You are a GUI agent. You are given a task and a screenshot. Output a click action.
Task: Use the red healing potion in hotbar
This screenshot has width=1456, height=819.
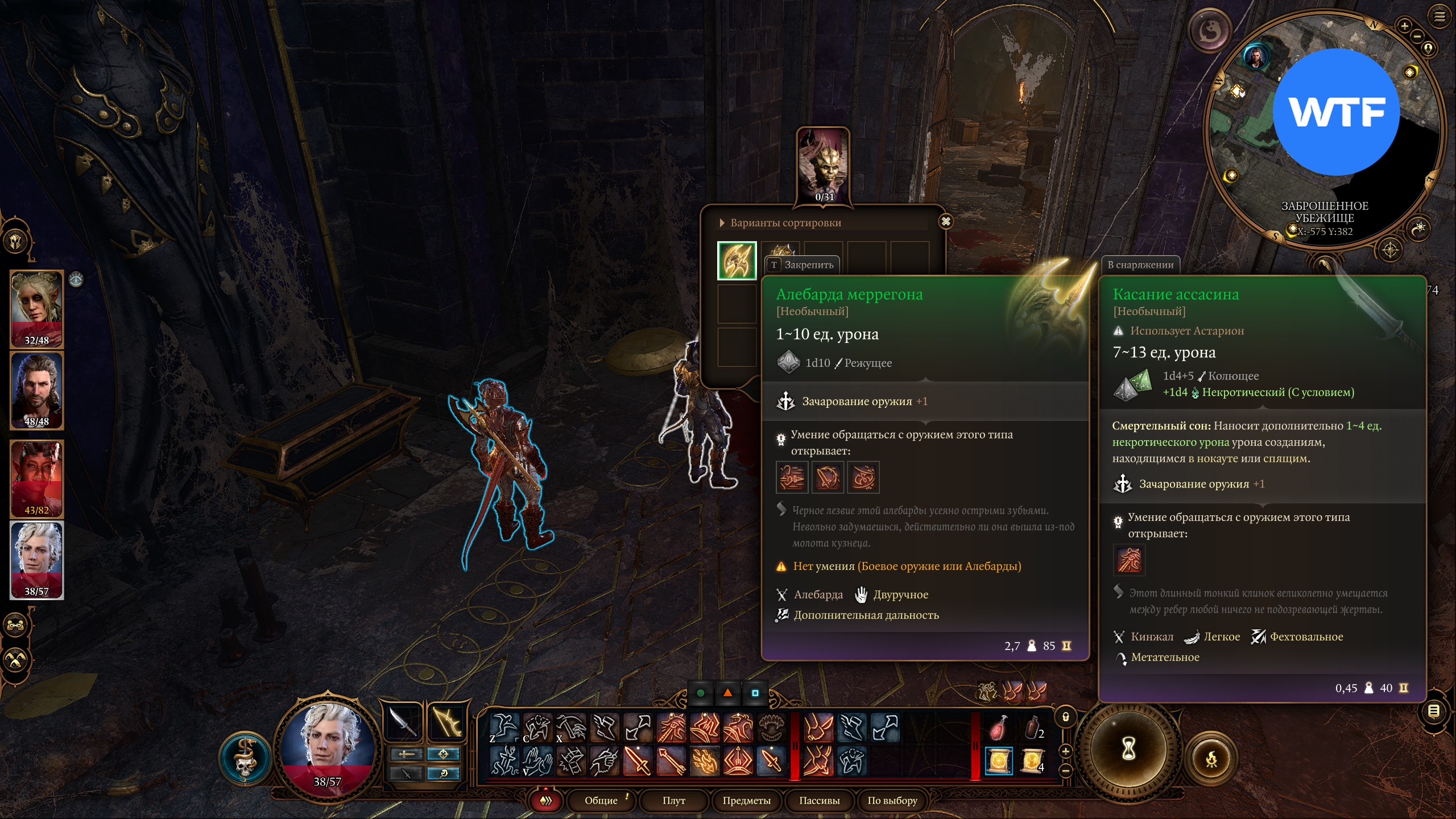(999, 728)
